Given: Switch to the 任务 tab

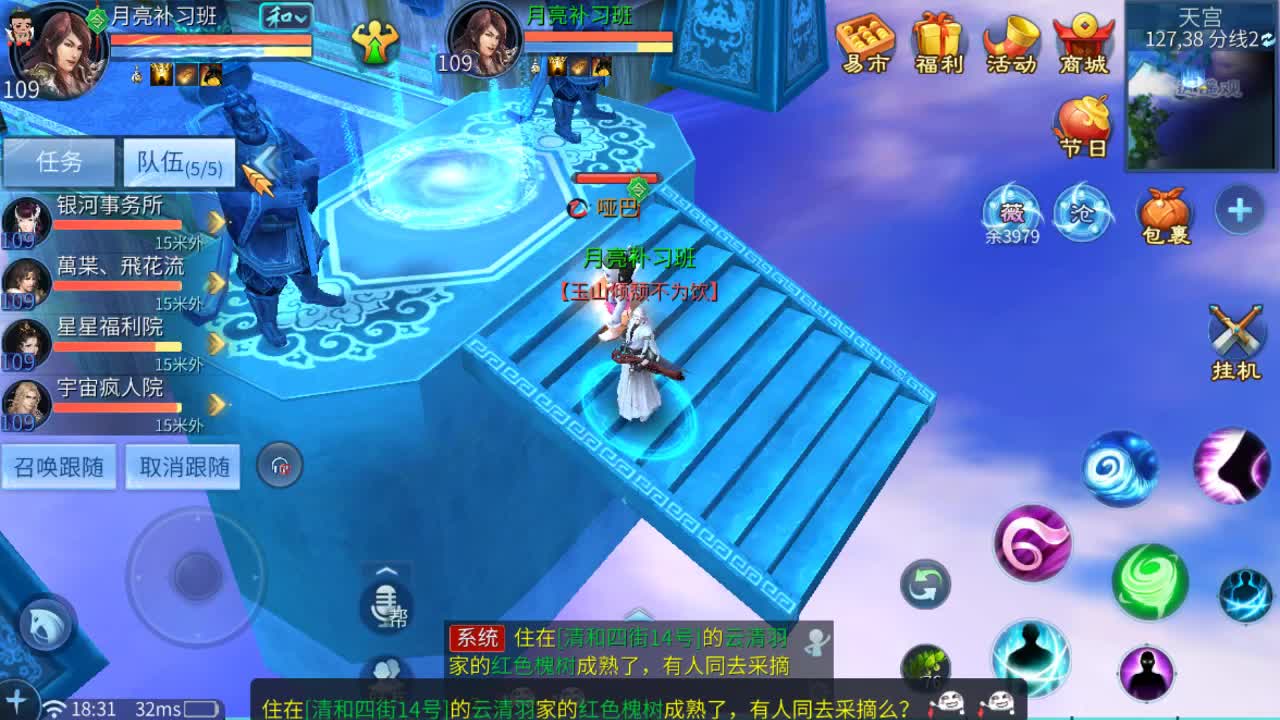Looking at the screenshot, I should [60, 161].
